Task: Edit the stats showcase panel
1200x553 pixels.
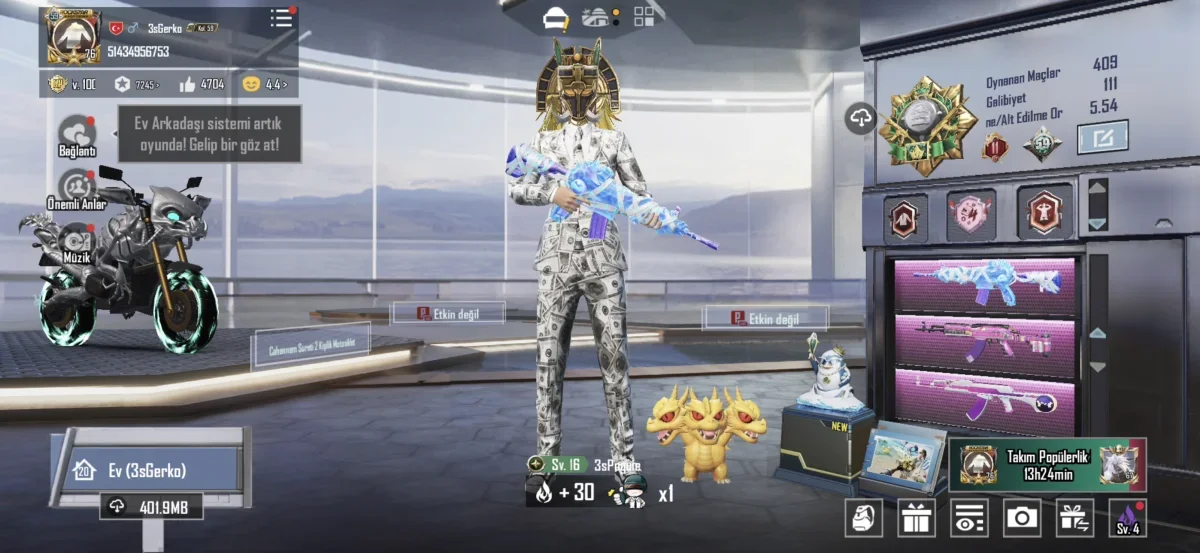Action: tap(1102, 137)
